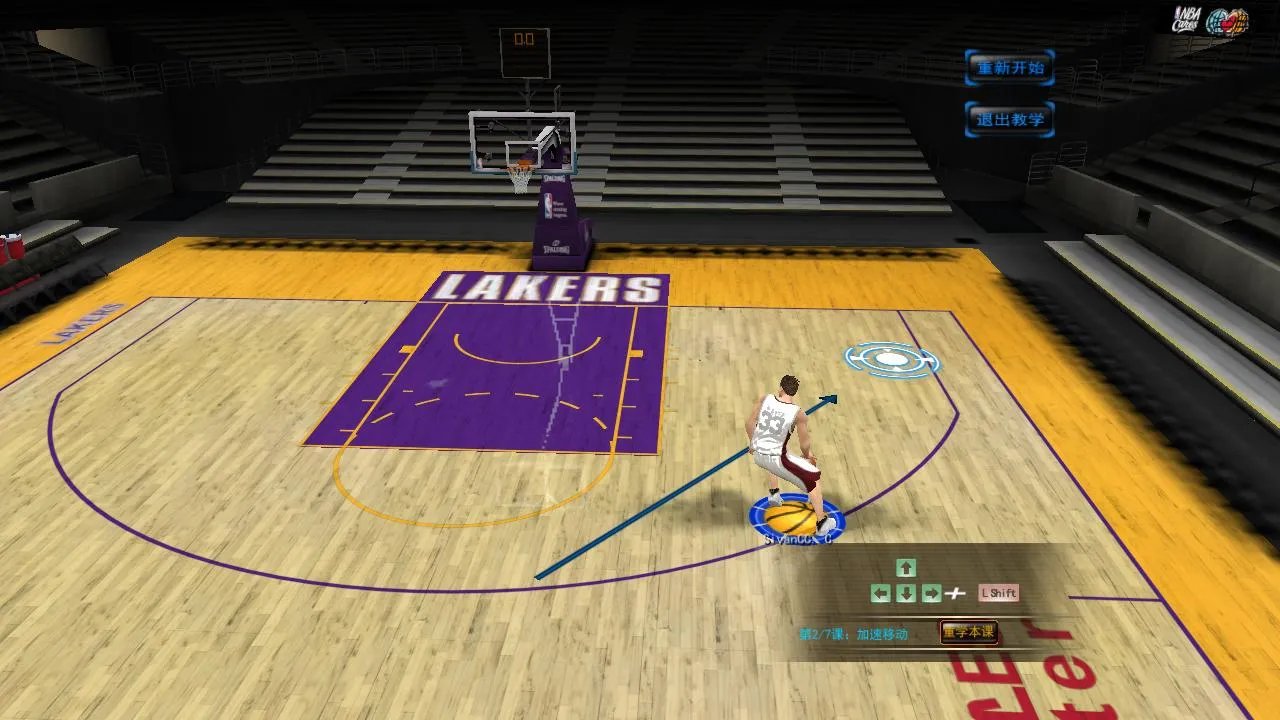Click the lesson progress text 第2/7课

(x=818, y=631)
